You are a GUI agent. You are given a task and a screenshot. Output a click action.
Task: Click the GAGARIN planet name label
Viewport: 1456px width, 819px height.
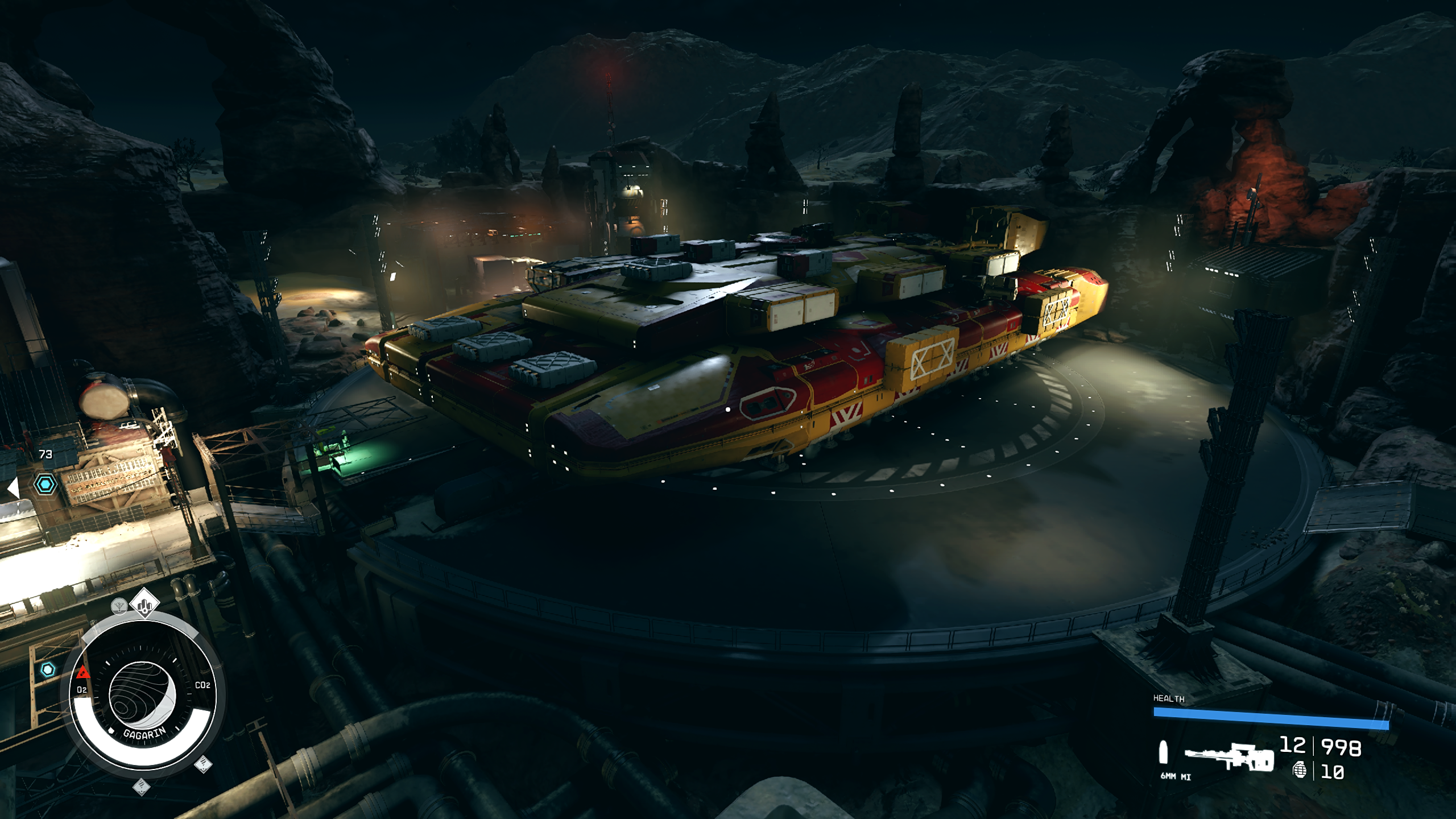point(145,734)
